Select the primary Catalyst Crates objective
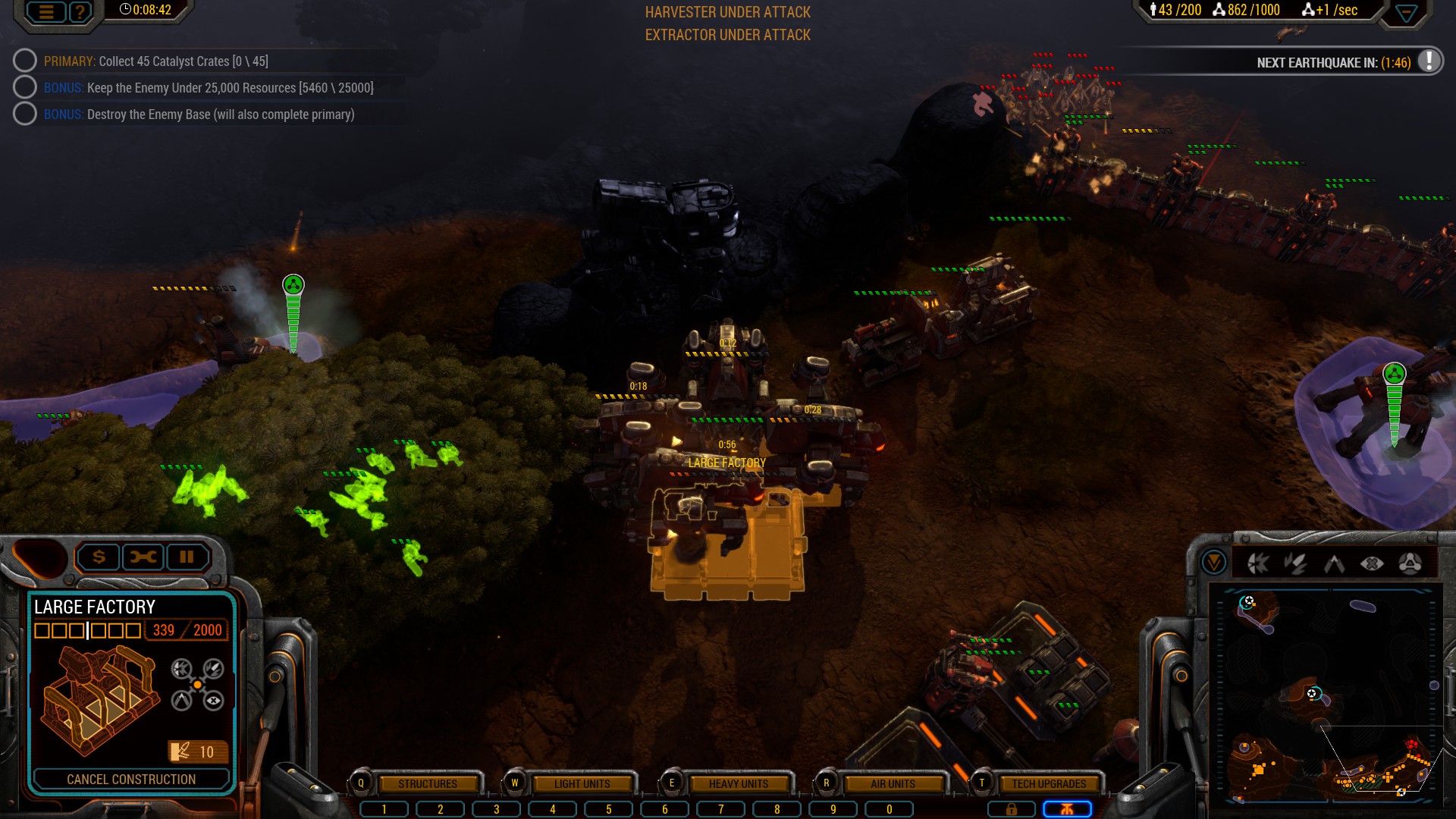The width and height of the screenshot is (1456, 819). pos(155,61)
